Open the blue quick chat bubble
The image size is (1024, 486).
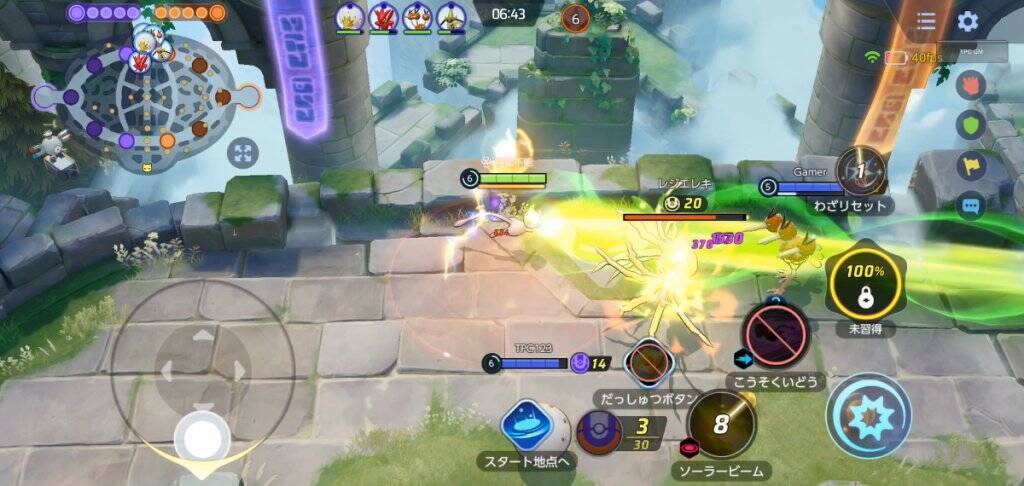pos(971,206)
